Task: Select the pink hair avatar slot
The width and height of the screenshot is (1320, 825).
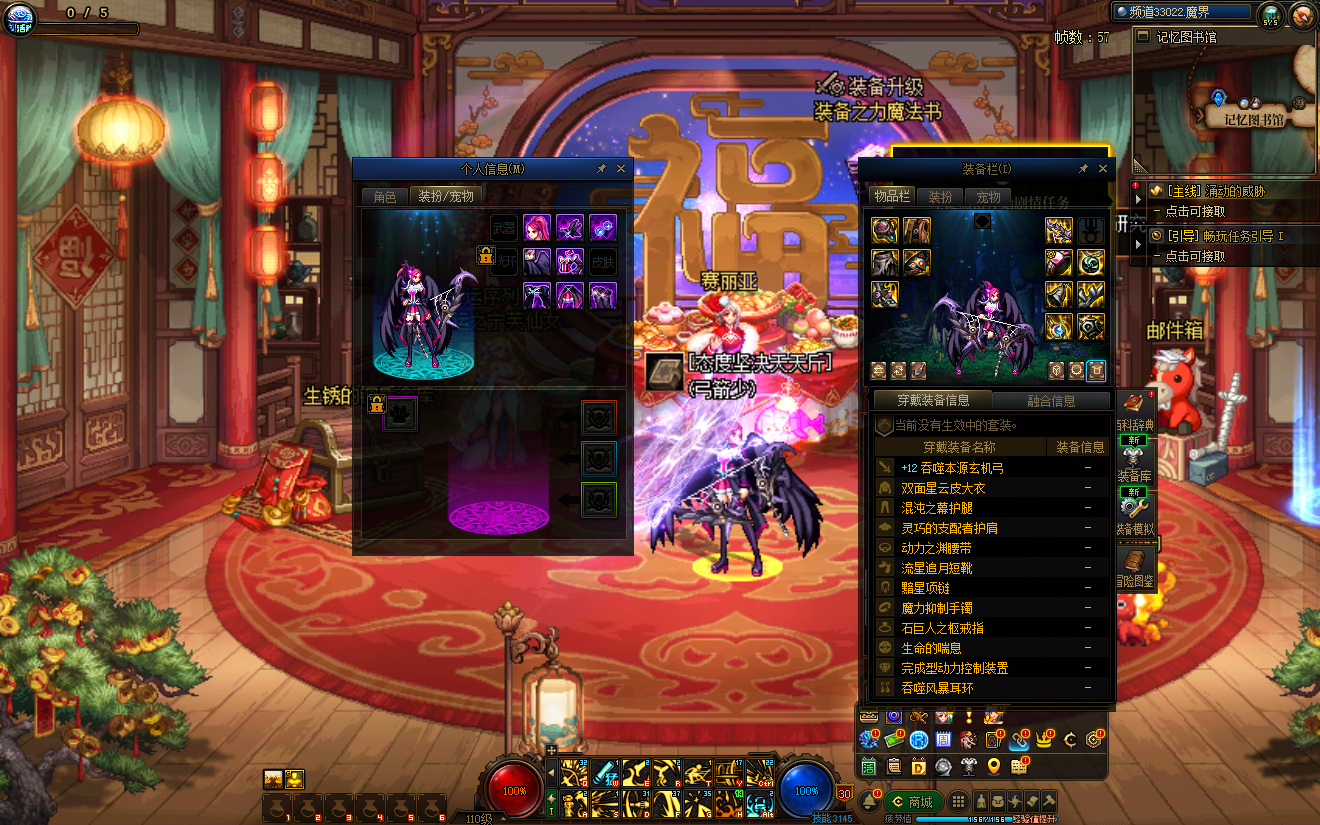Action: click(537, 227)
